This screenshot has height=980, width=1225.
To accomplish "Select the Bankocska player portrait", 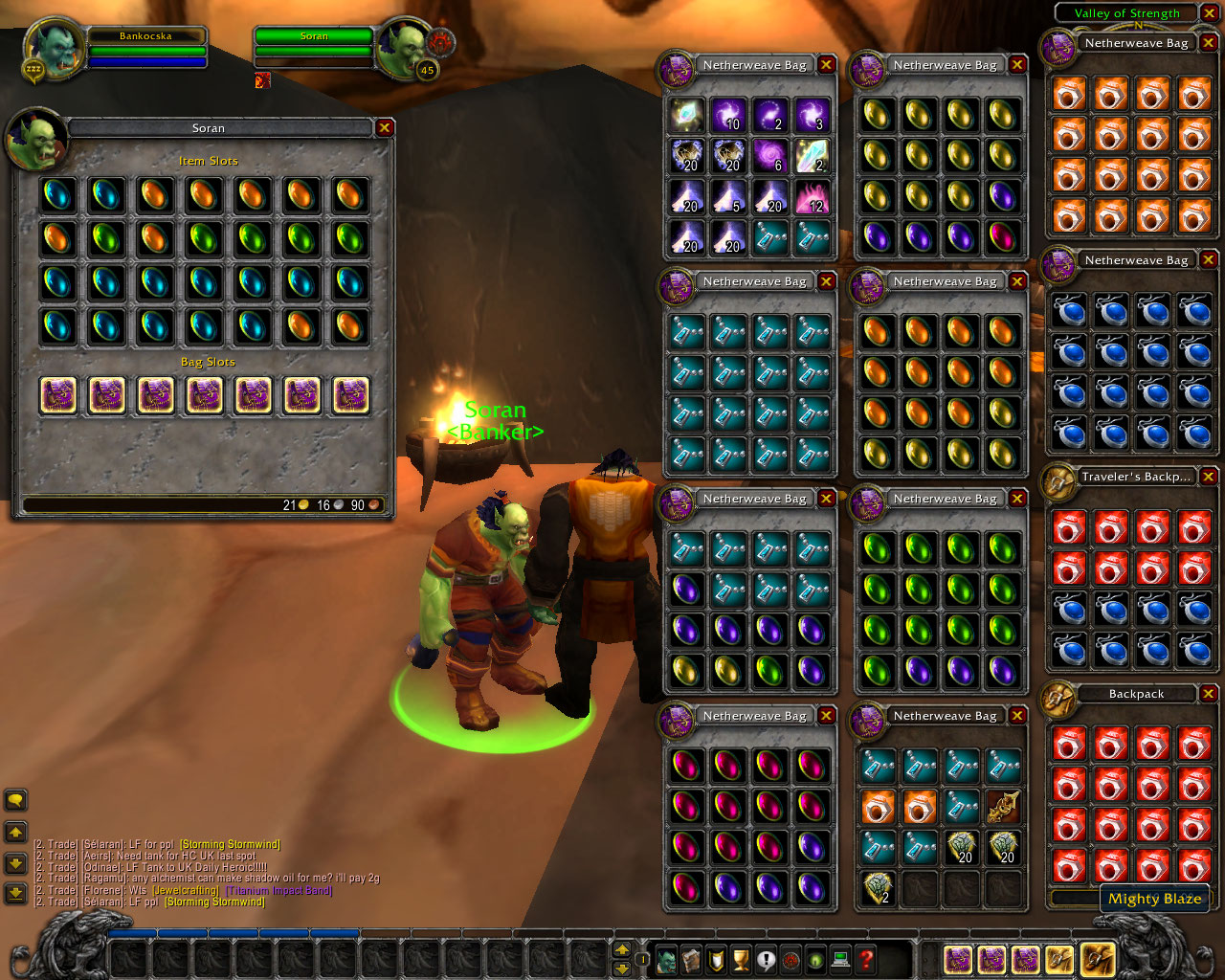I will (x=55, y=50).
